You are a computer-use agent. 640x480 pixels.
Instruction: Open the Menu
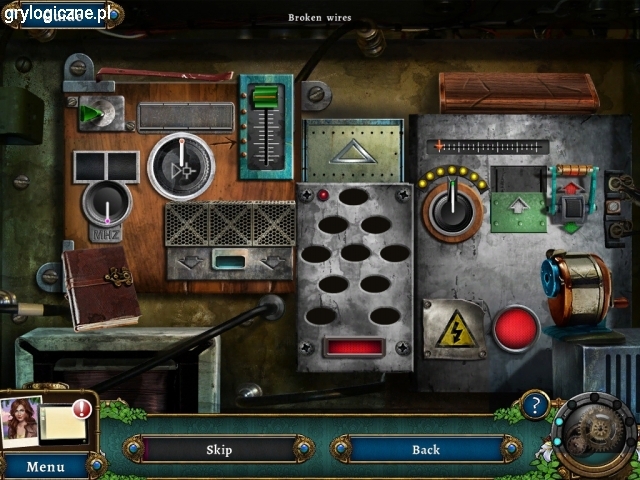pyautogui.click(x=45, y=466)
